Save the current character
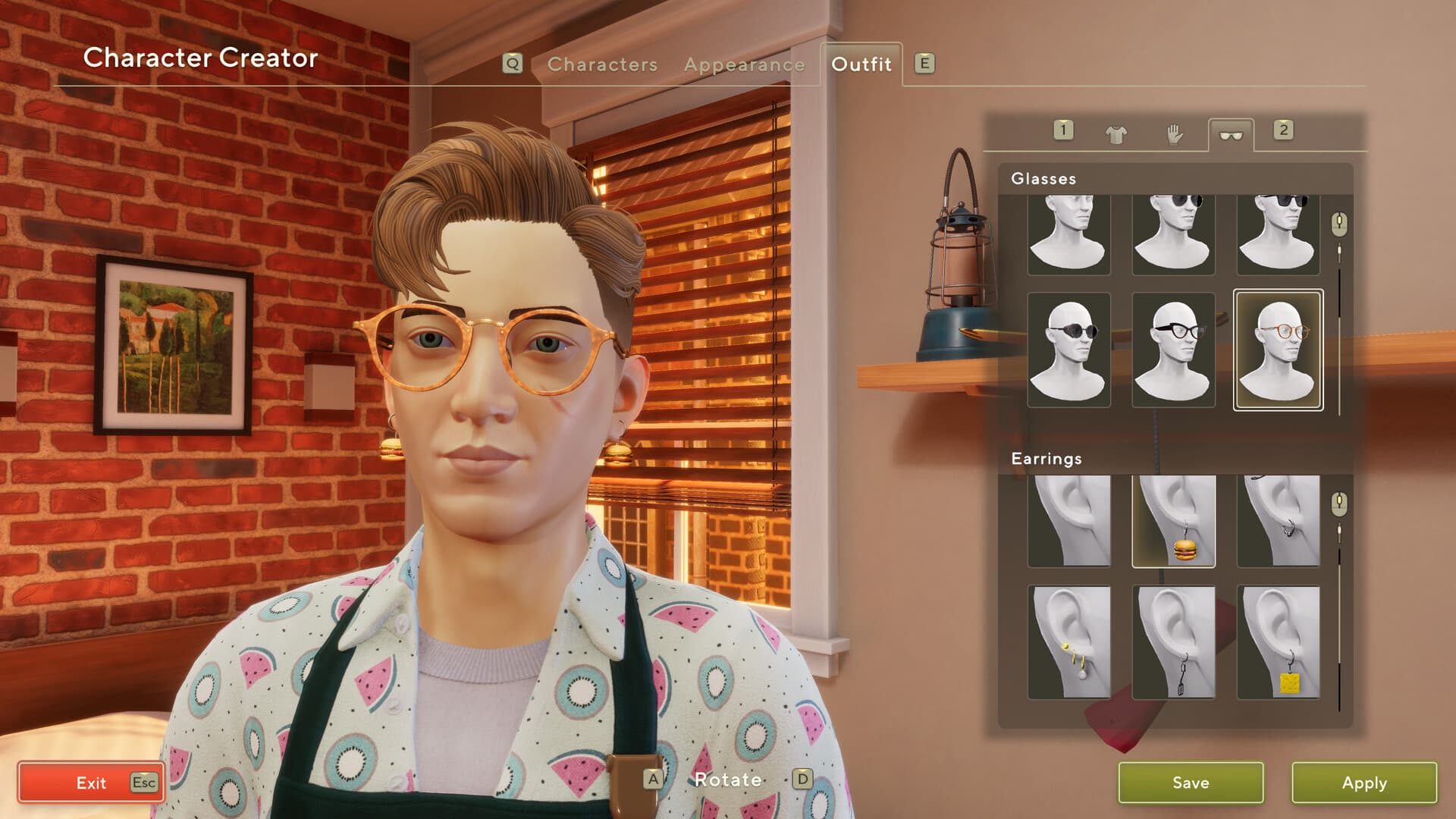This screenshot has width=1456, height=819. click(x=1191, y=783)
